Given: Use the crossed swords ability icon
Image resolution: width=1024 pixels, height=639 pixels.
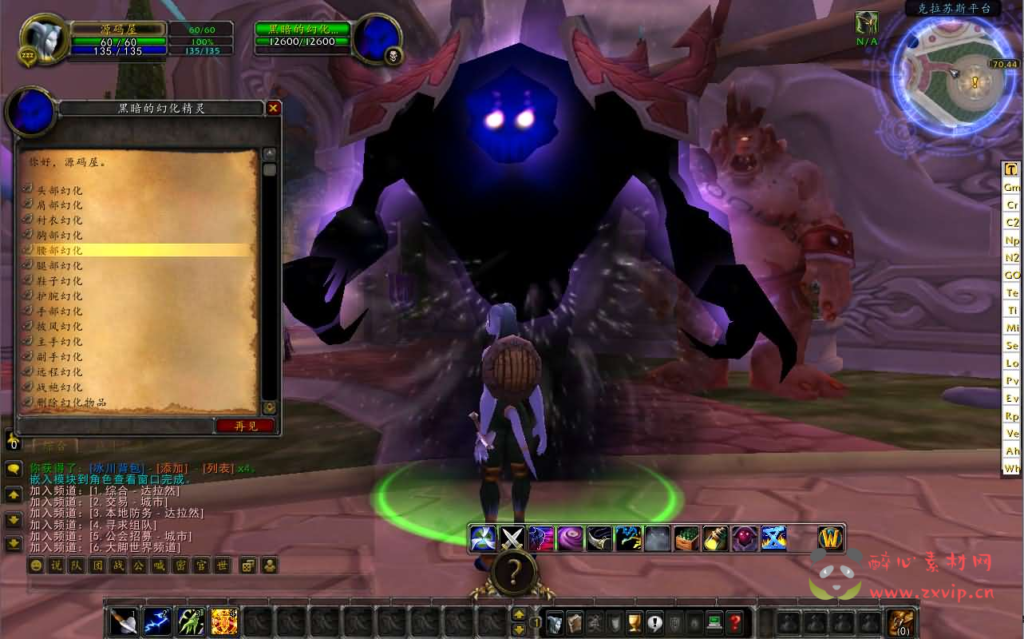Looking at the screenshot, I should click(x=512, y=539).
